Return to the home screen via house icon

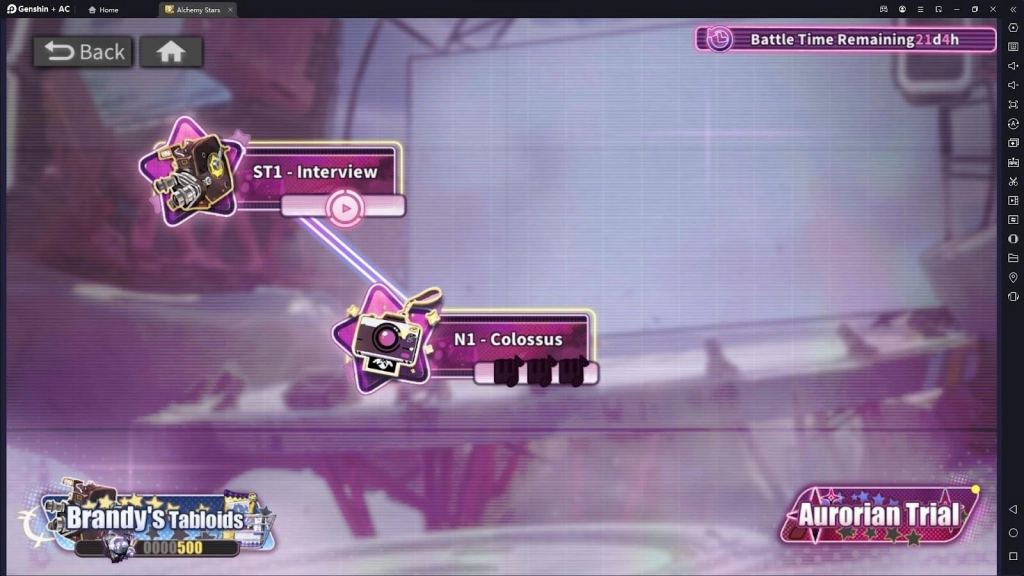click(171, 52)
